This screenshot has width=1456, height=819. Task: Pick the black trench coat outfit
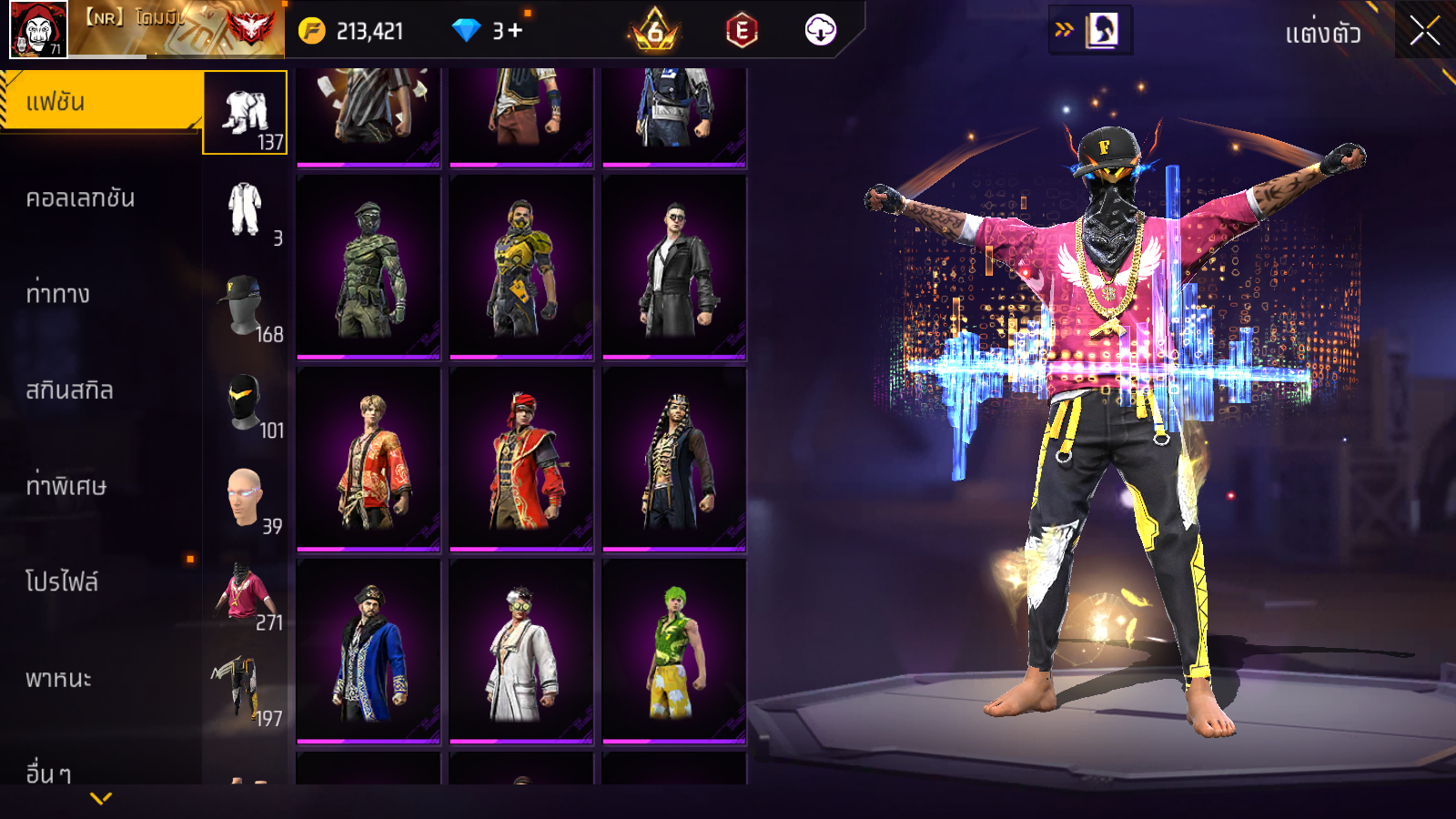coord(674,267)
